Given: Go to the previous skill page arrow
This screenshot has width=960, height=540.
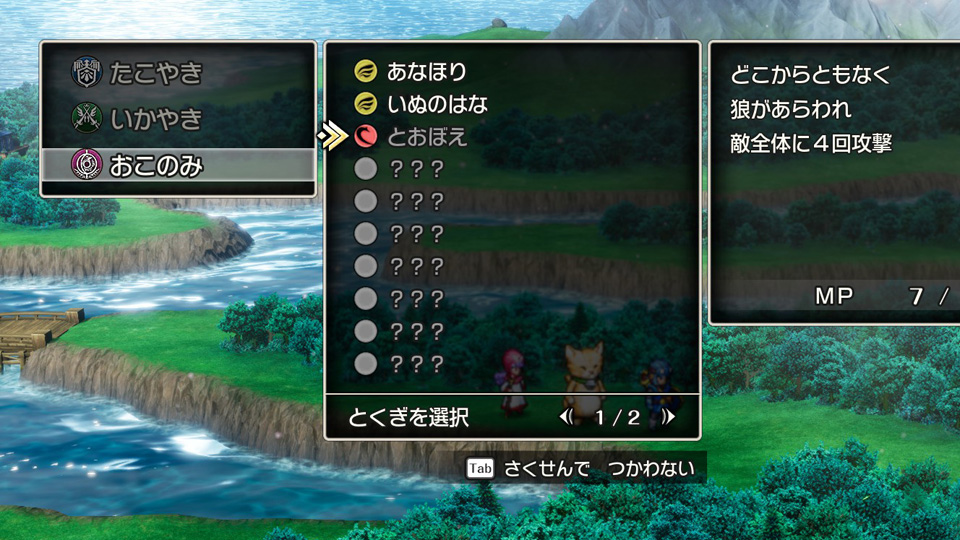Looking at the screenshot, I should coord(566,417).
